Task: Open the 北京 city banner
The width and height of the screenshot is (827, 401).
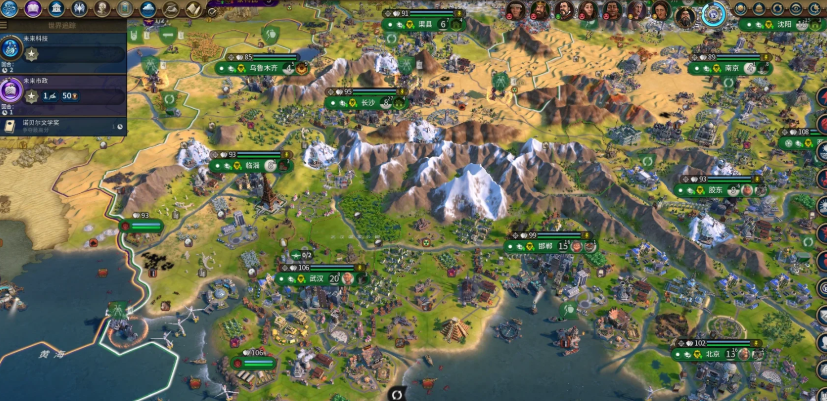Action: coord(714,354)
